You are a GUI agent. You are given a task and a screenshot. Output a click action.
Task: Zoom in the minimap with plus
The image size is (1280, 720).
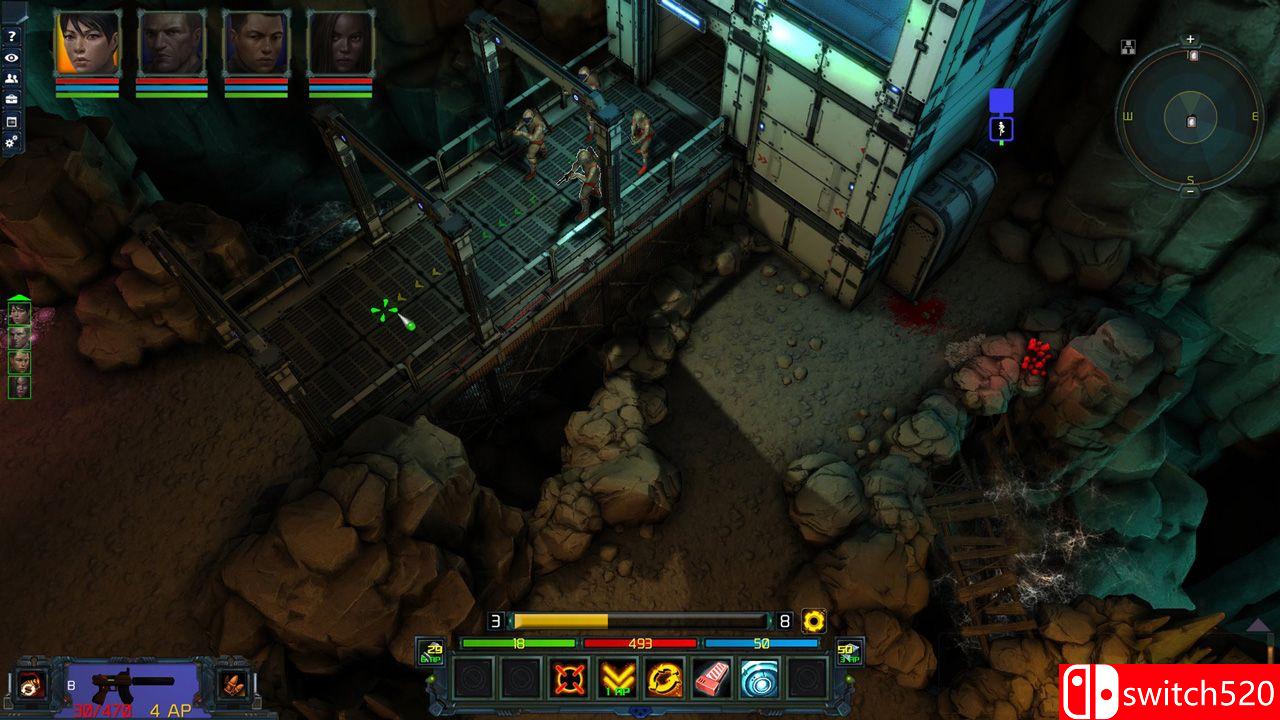tap(1190, 40)
